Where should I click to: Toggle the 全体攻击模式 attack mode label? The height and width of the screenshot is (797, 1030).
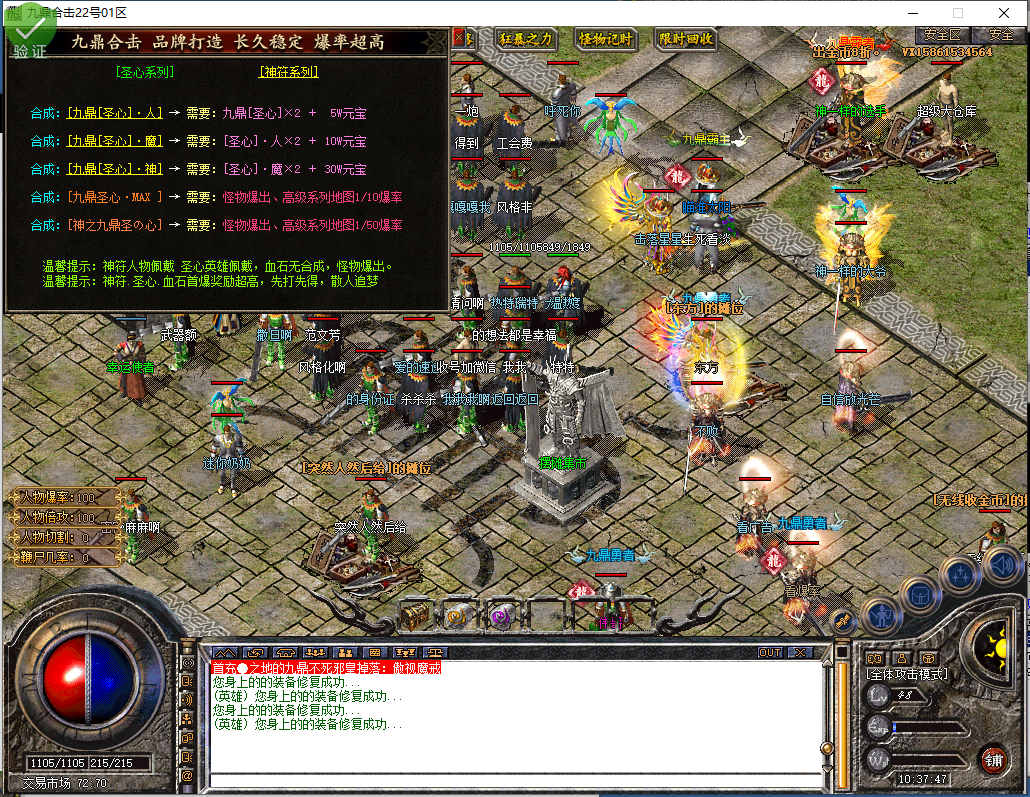[x=908, y=675]
